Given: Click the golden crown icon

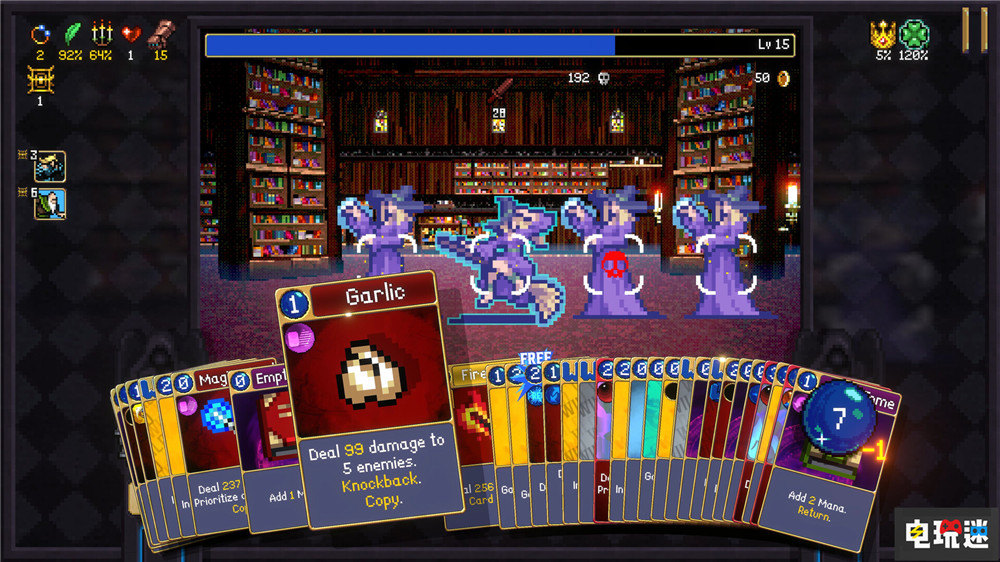Looking at the screenshot, I should (883, 34).
